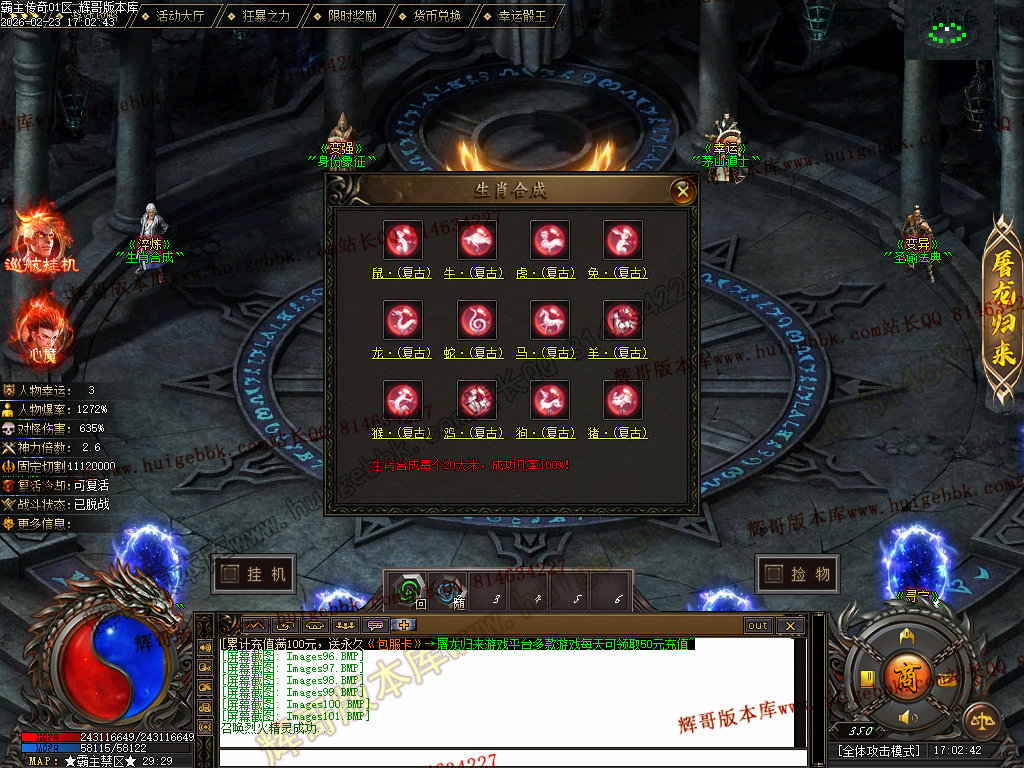This screenshot has height=768, width=1024.
Task: Open the 狂暴之力 menu
Action: click(x=265, y=16)
